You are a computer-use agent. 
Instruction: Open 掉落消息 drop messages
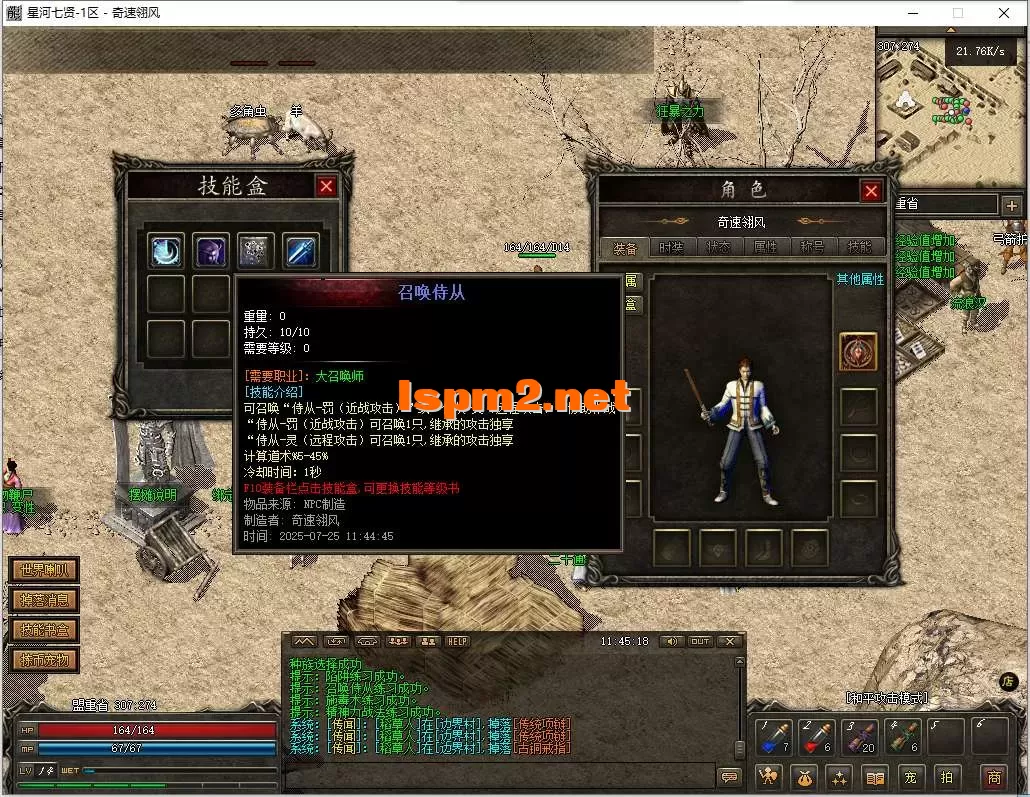tap(45, 600)
